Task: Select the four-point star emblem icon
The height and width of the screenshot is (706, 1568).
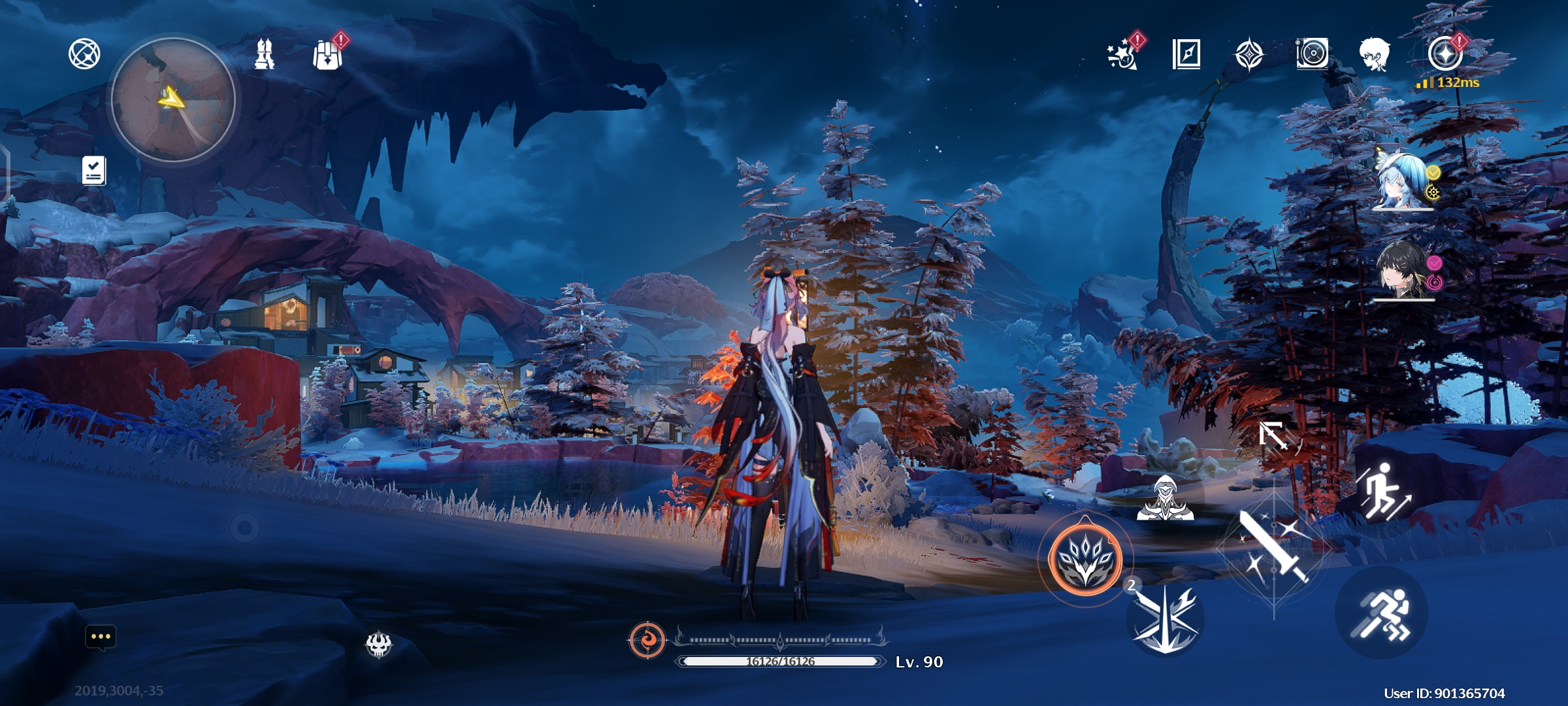Action: 1249,54
